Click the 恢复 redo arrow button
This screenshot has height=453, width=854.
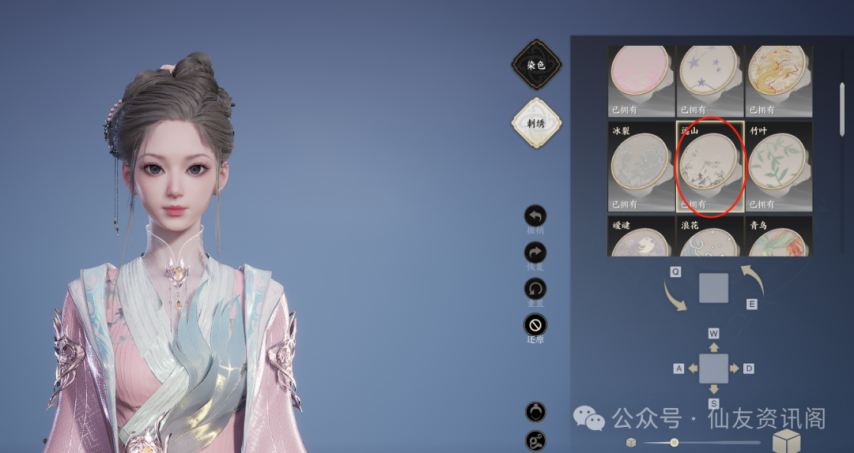tap(536, 253)
